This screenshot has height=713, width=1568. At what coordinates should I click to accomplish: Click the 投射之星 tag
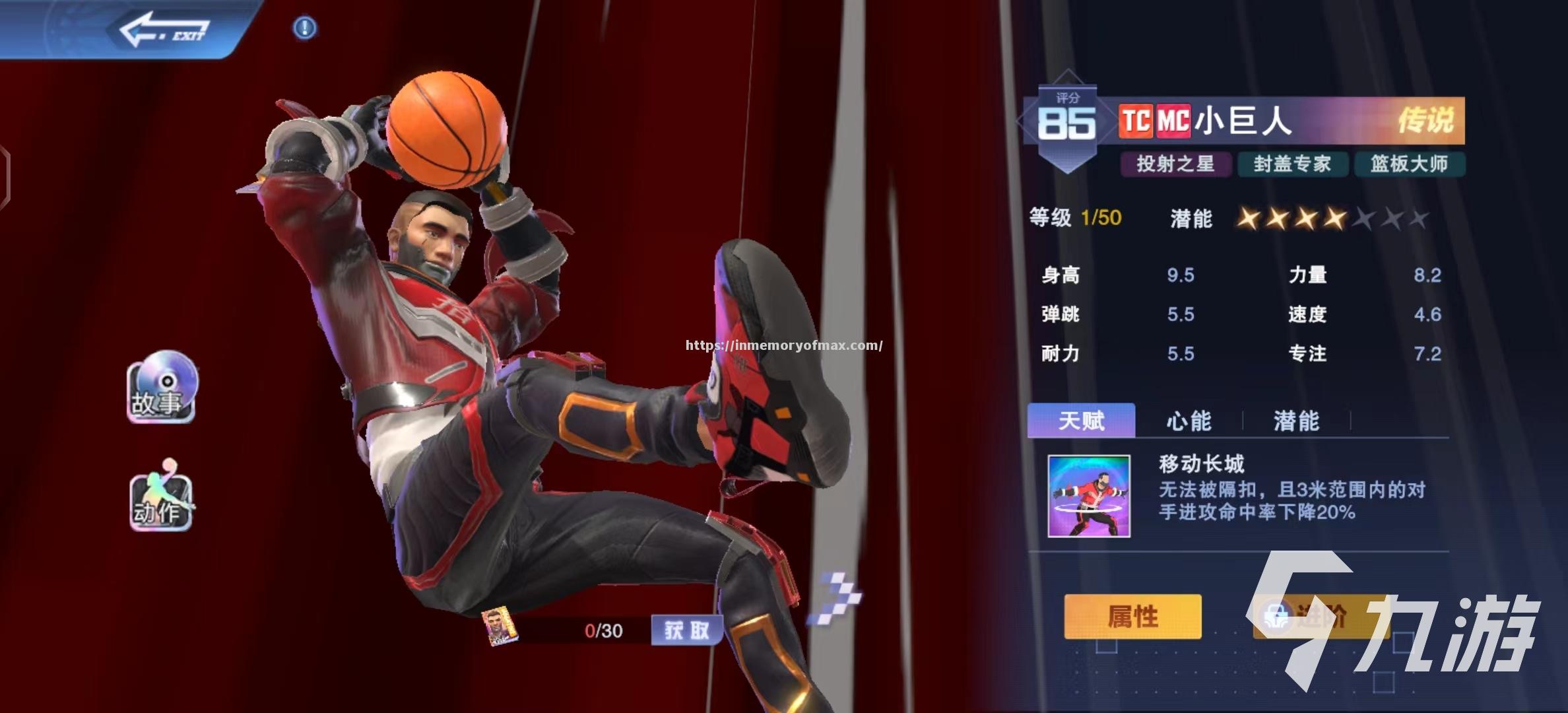(x=1175, y=164)
